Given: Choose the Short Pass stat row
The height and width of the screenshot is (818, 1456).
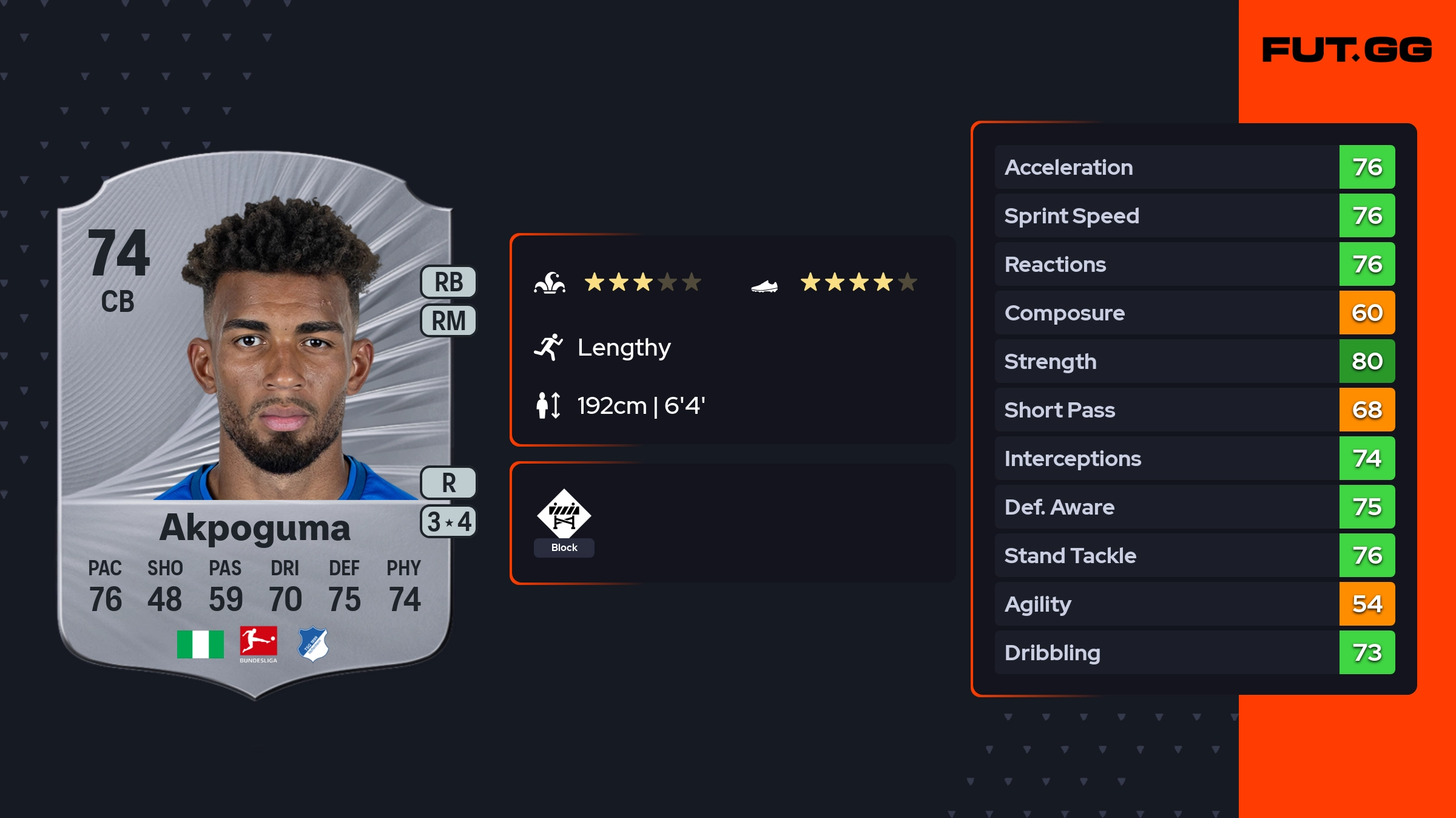Looking at the screenshot, I should 1194,410.
